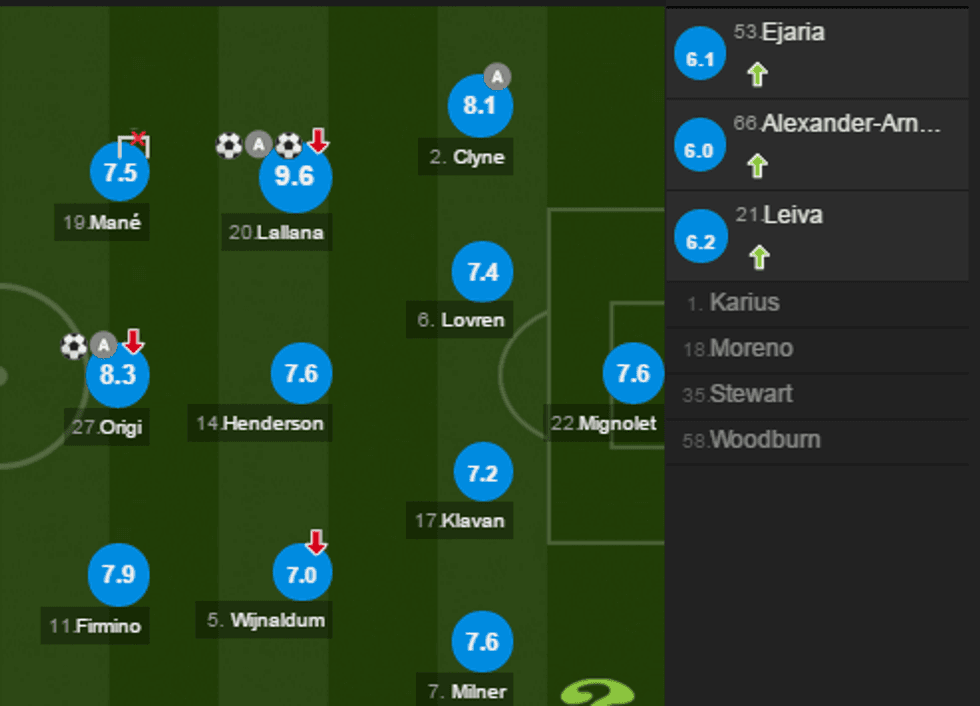
Task: Select Firmino's 7.9 rating bubble
Action: click(x=119, y=574)
